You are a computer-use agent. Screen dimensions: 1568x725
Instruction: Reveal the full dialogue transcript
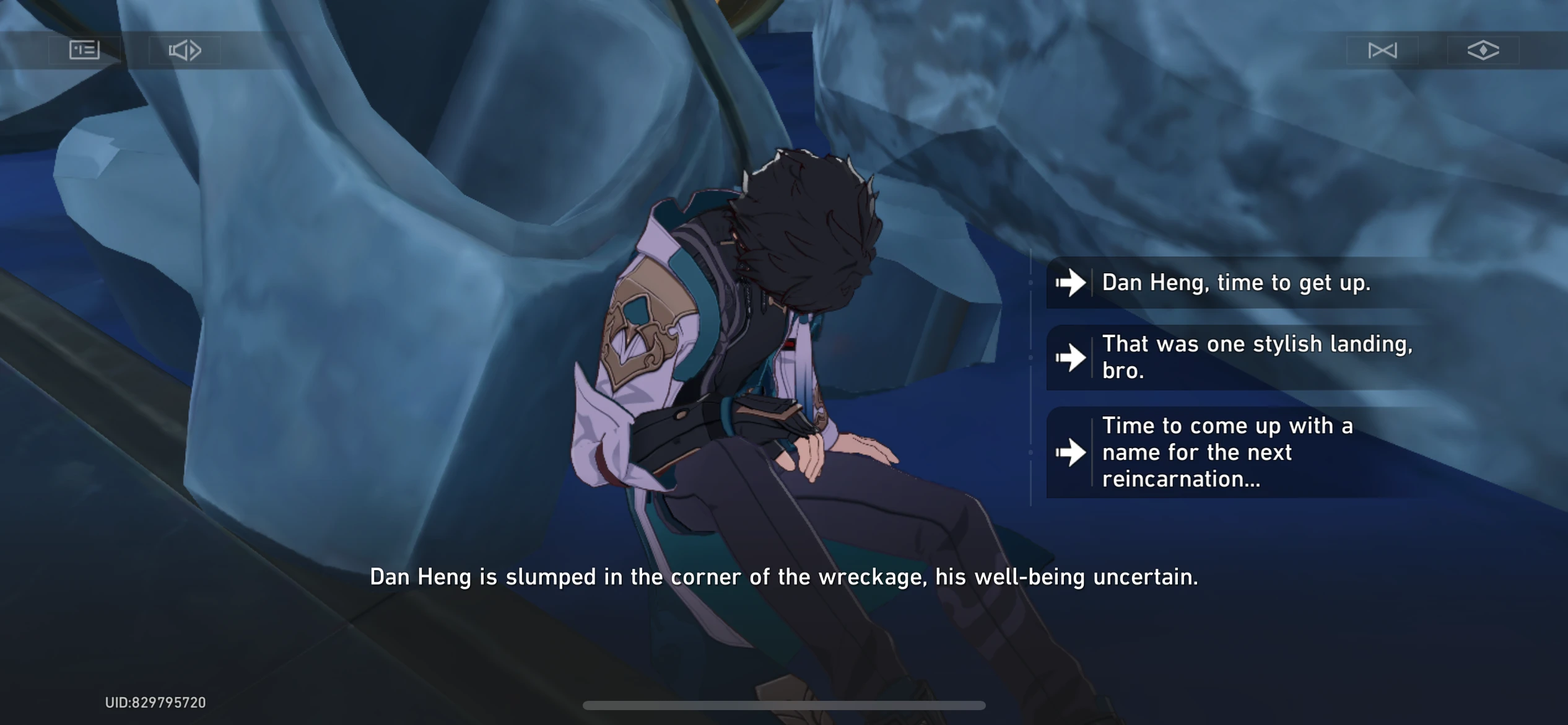point(84,50)
